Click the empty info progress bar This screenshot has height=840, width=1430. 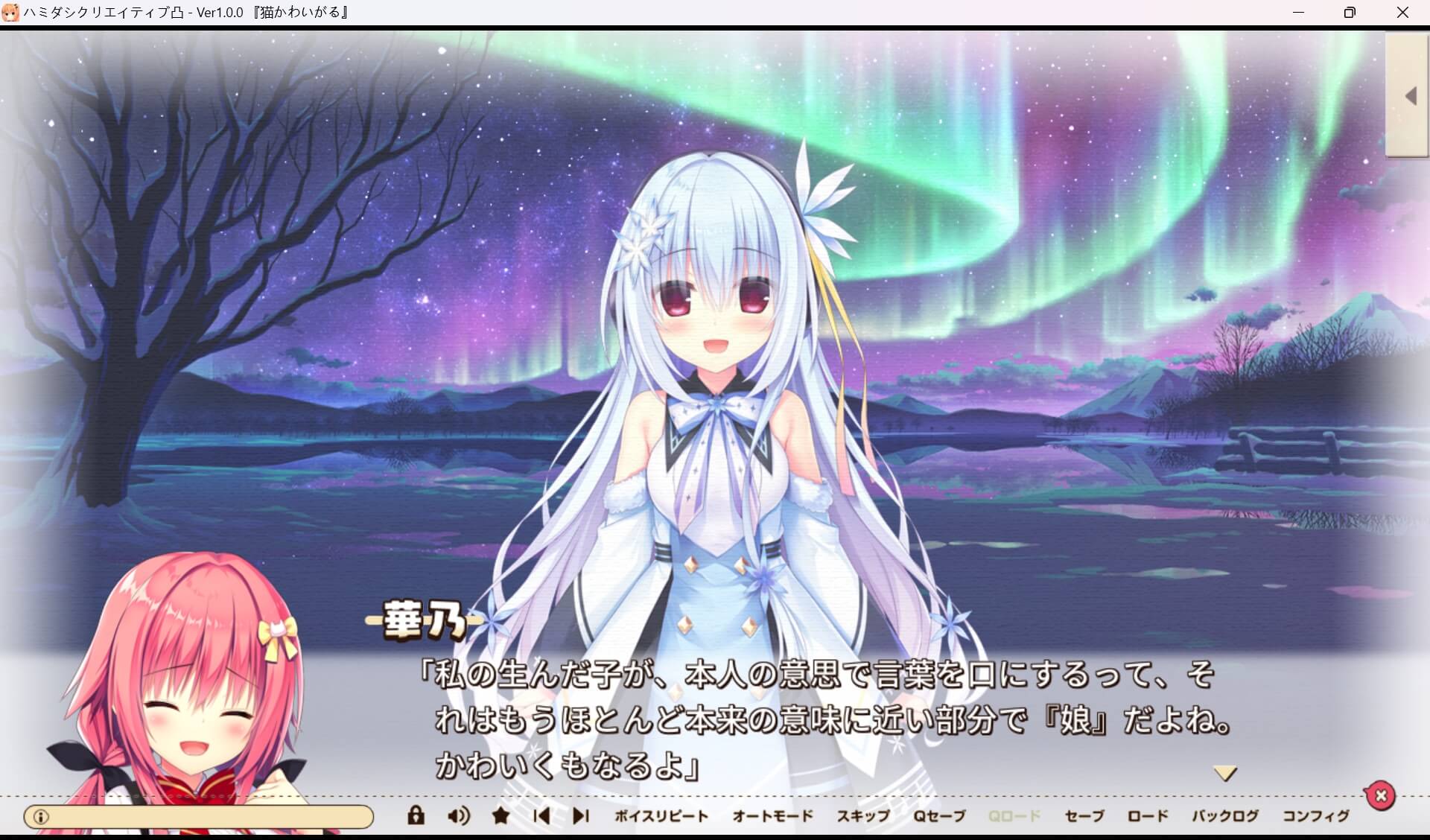(x=201, y=815)
